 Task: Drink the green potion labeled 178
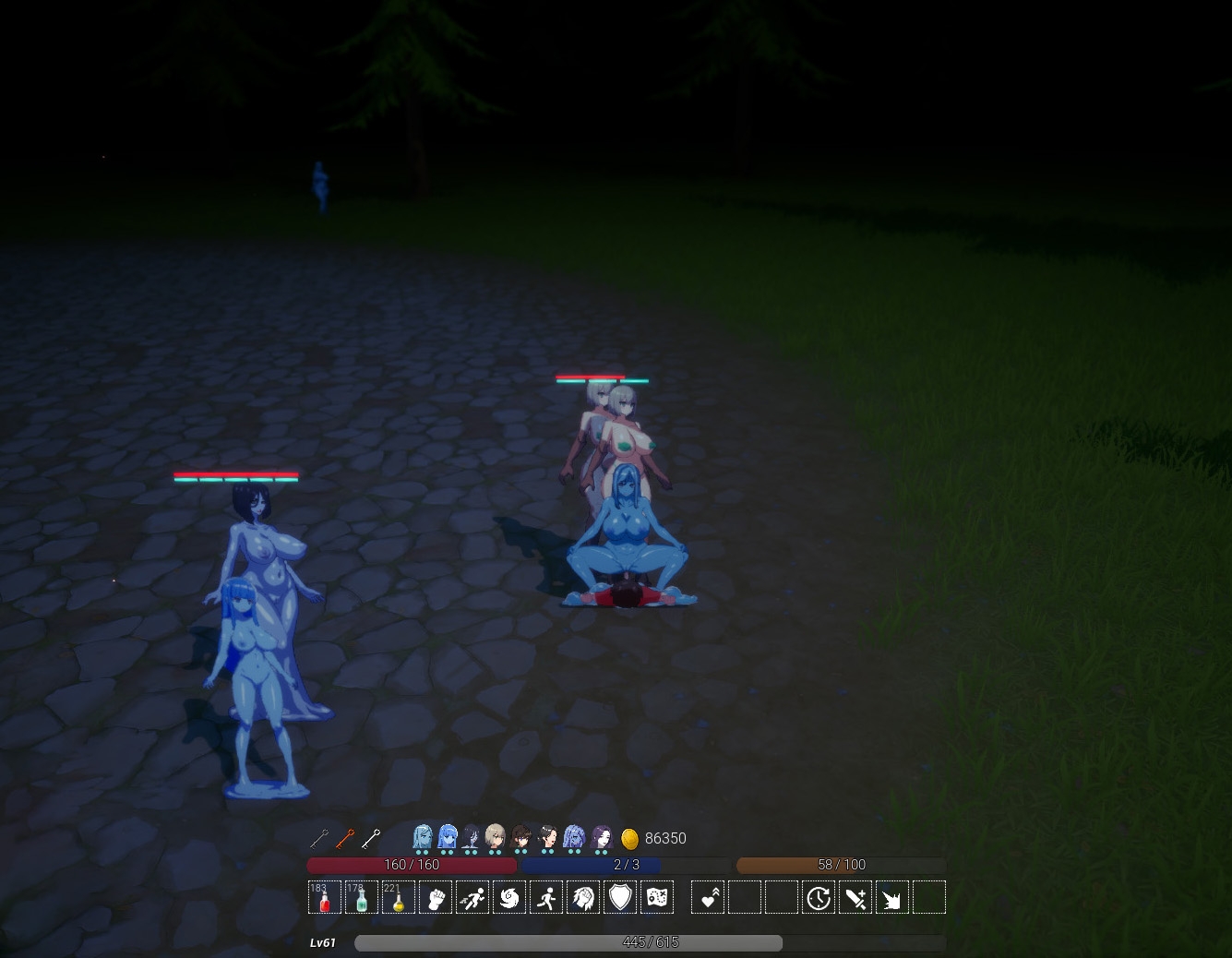pyautogui.click(x=361, y=896)
